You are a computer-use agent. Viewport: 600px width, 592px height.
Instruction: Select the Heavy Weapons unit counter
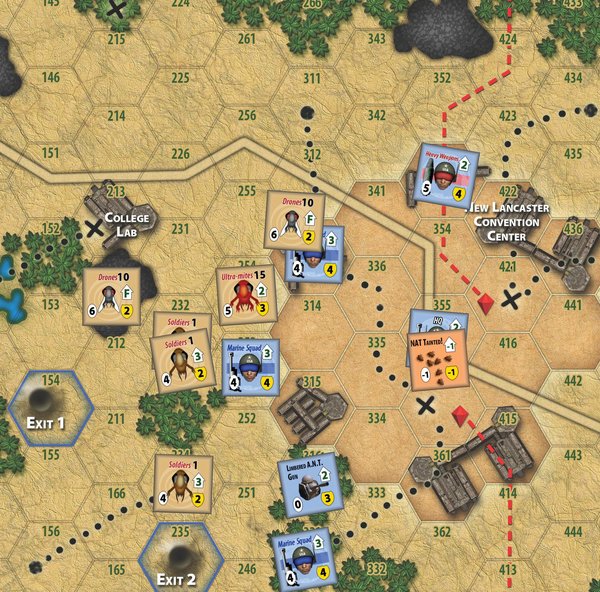click(448, 174)
